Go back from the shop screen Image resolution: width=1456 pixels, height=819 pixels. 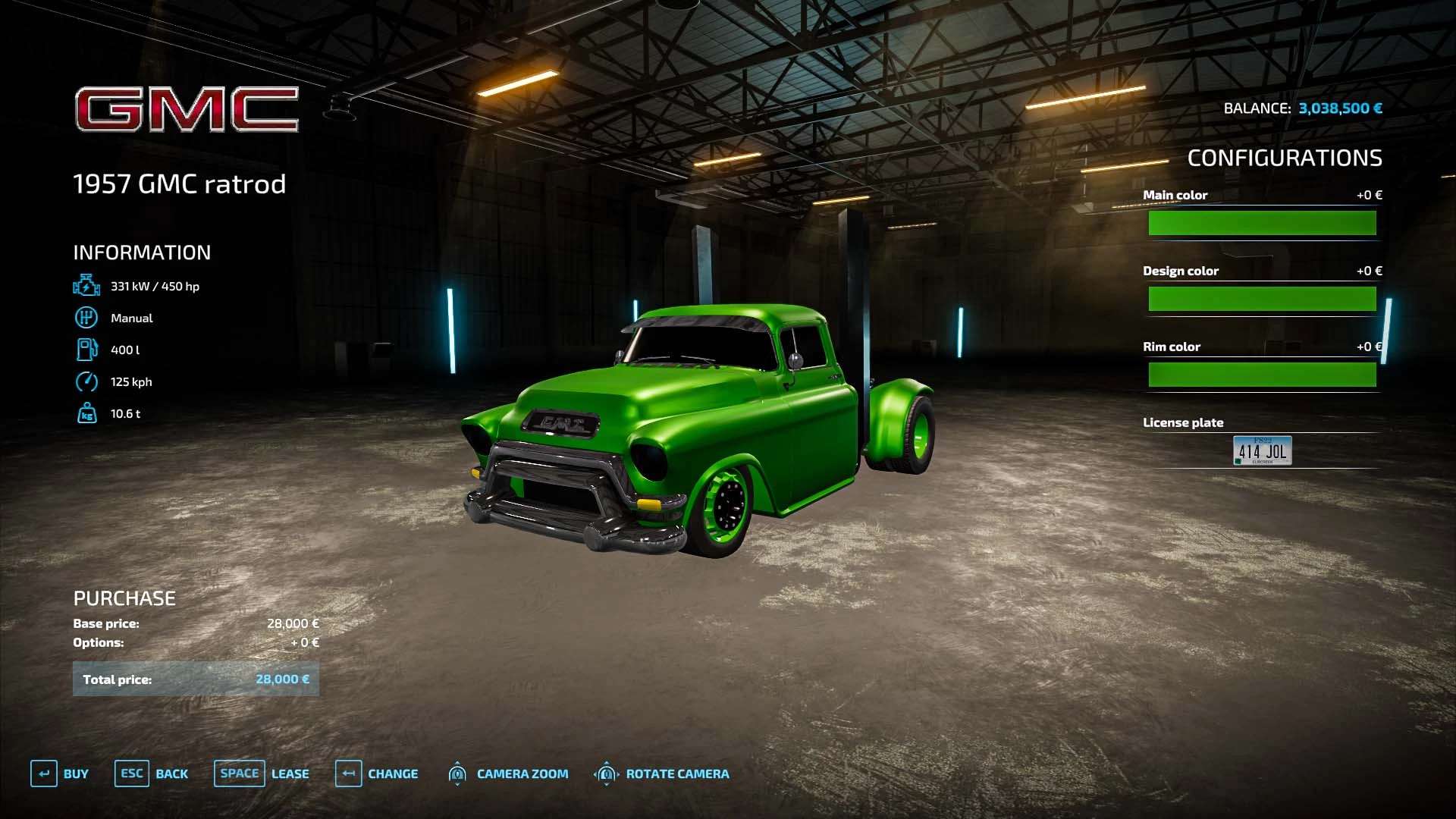pos(152,773)
